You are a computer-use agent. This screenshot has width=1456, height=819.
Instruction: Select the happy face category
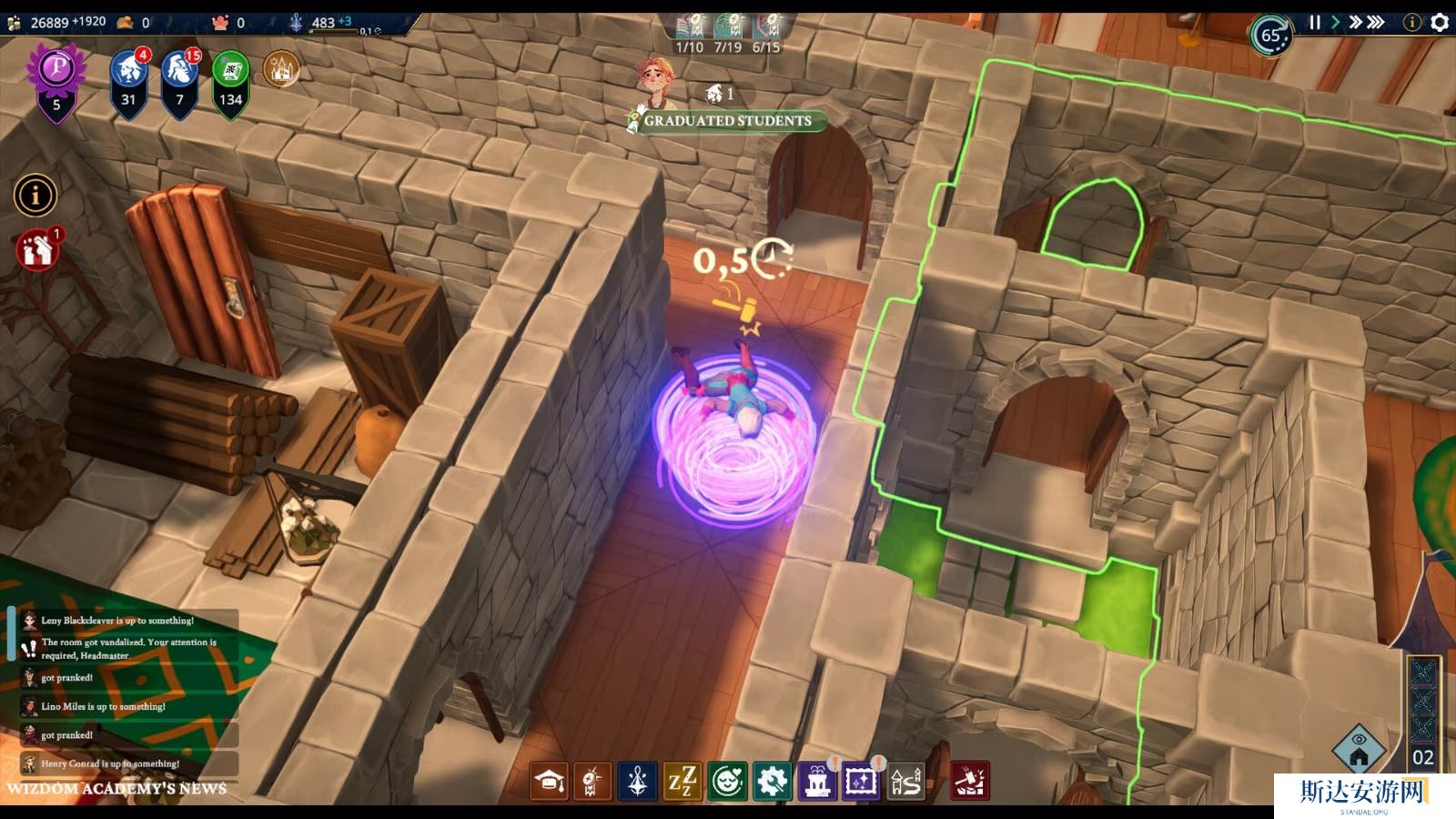click(x=727, y=782)
